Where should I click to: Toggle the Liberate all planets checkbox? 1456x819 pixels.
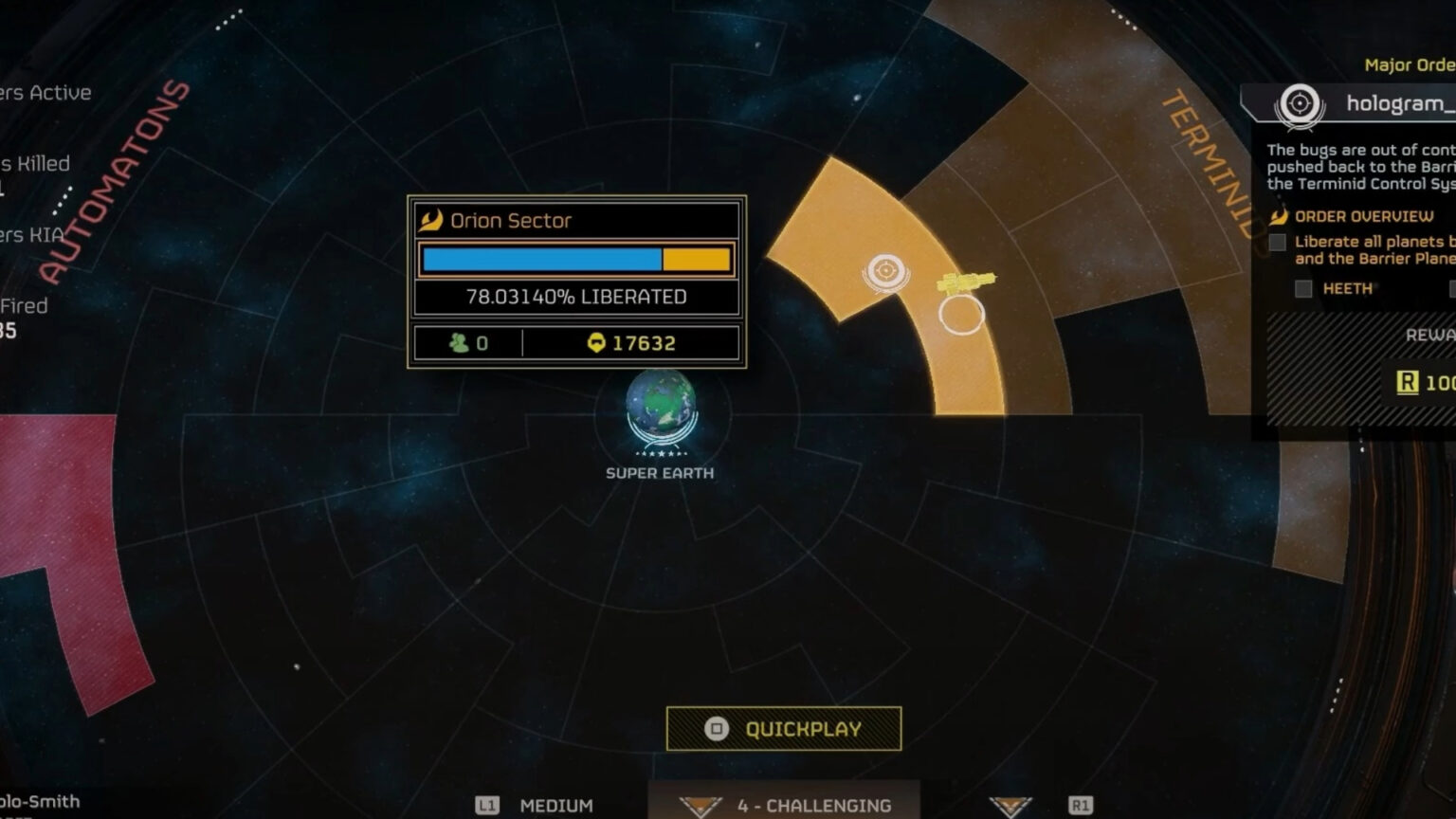coord(1278,243)
